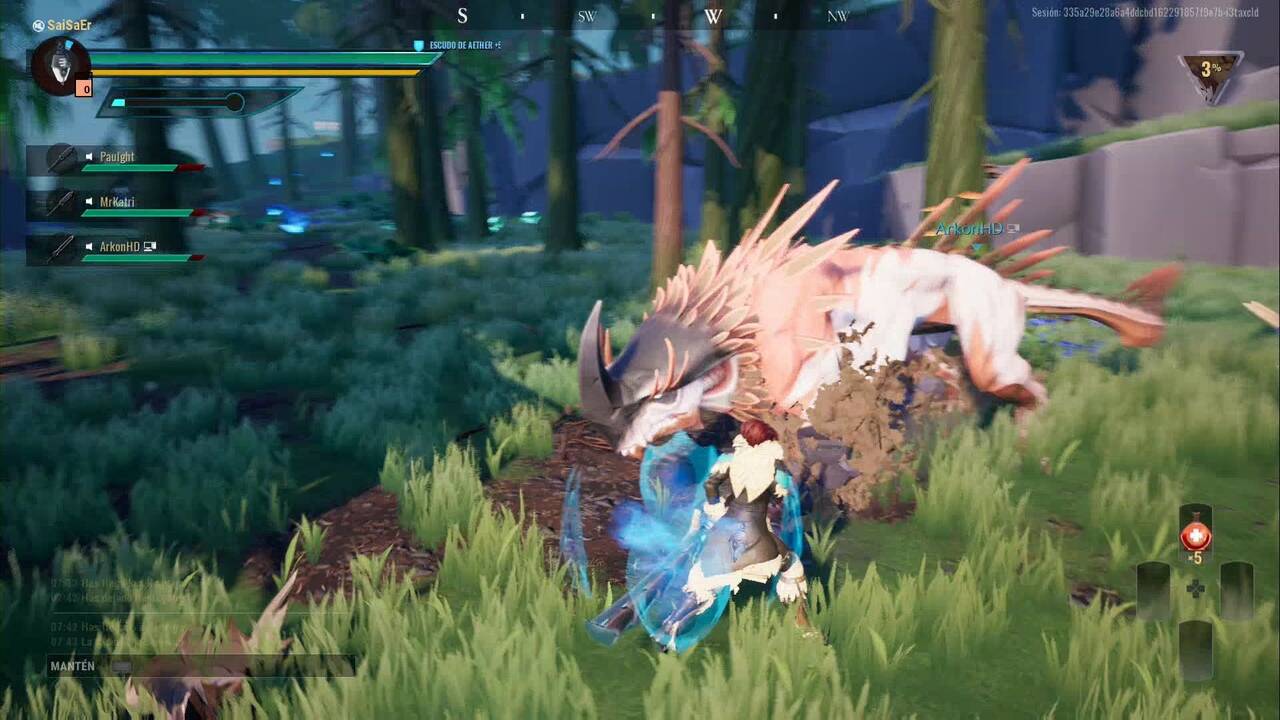
Task: Mute MrKatri's voice chat speaker
Action: point(89,201)
